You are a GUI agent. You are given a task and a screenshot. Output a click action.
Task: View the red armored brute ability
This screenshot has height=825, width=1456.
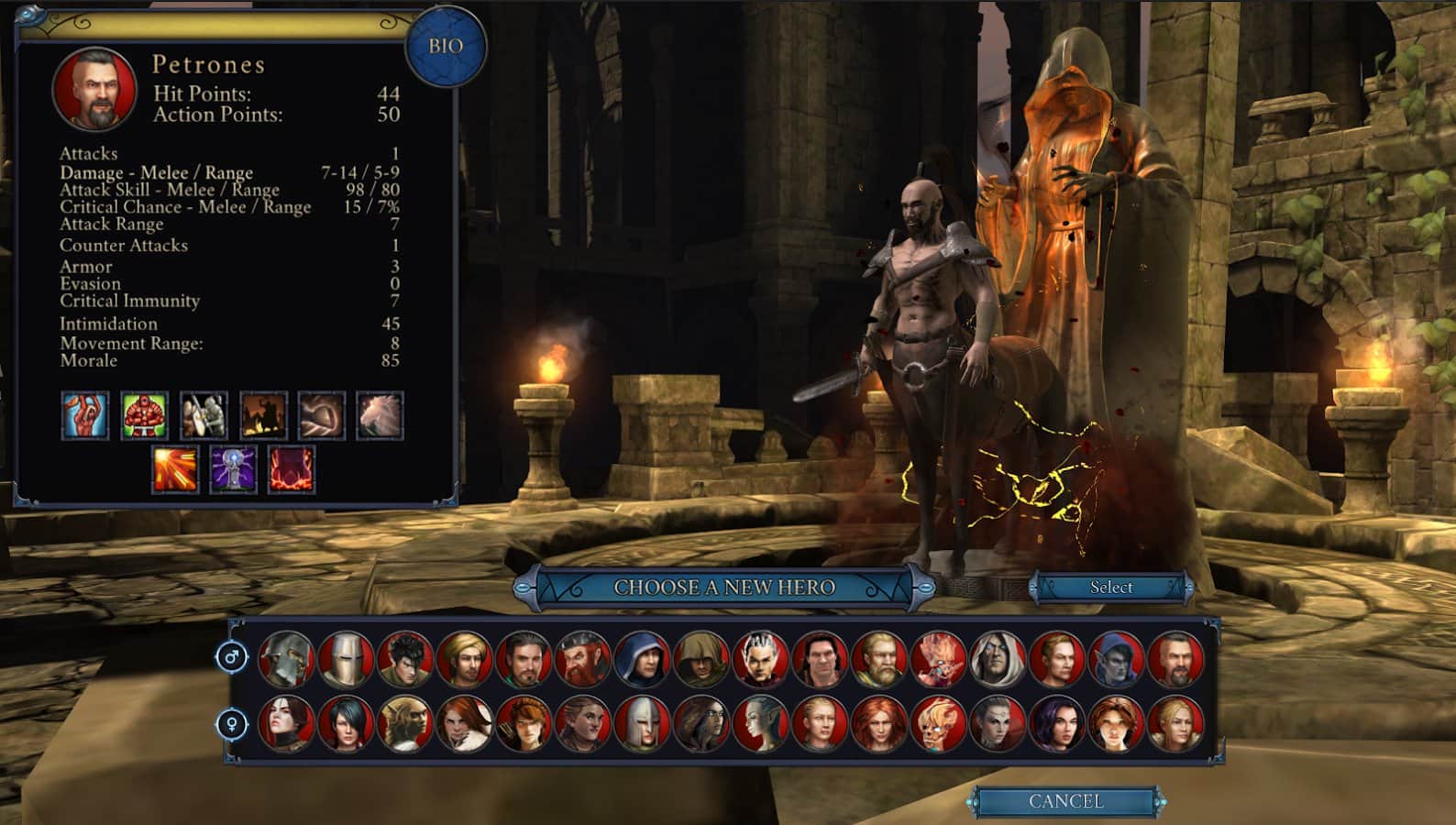(x=144, y=416)
